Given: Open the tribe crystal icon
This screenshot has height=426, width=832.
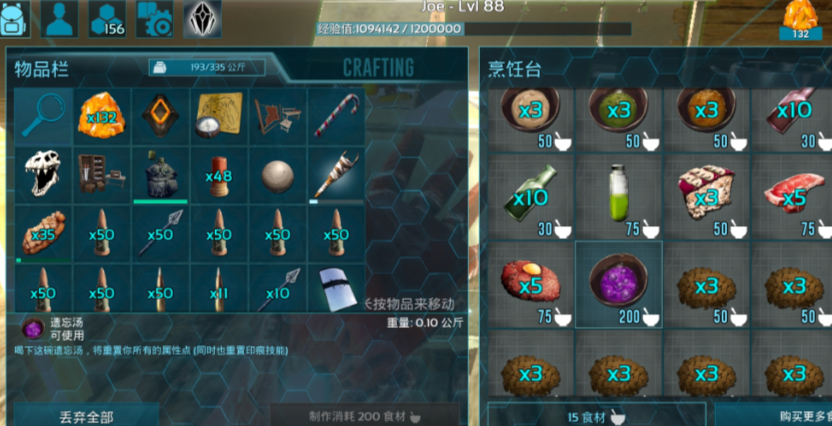Looking at the screenshot, I should click(202, 18).
